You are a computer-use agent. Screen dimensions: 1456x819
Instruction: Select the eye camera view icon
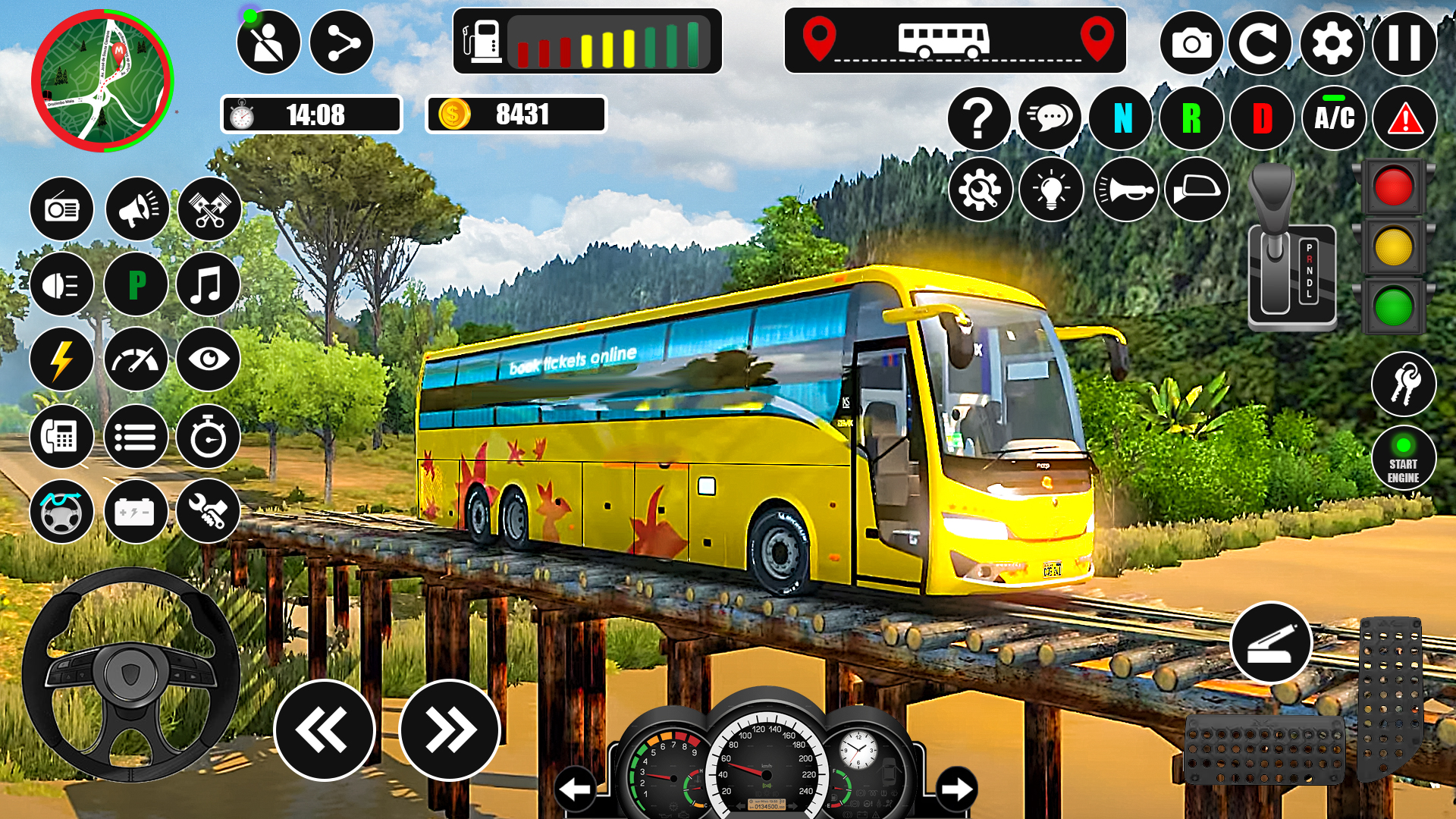pos(209,360)
